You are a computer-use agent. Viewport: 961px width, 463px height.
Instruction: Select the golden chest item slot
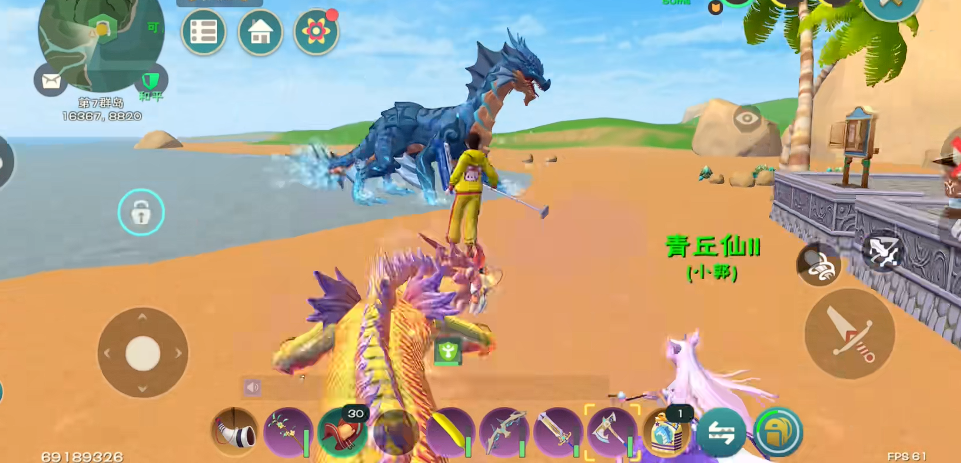click(666, 432)
